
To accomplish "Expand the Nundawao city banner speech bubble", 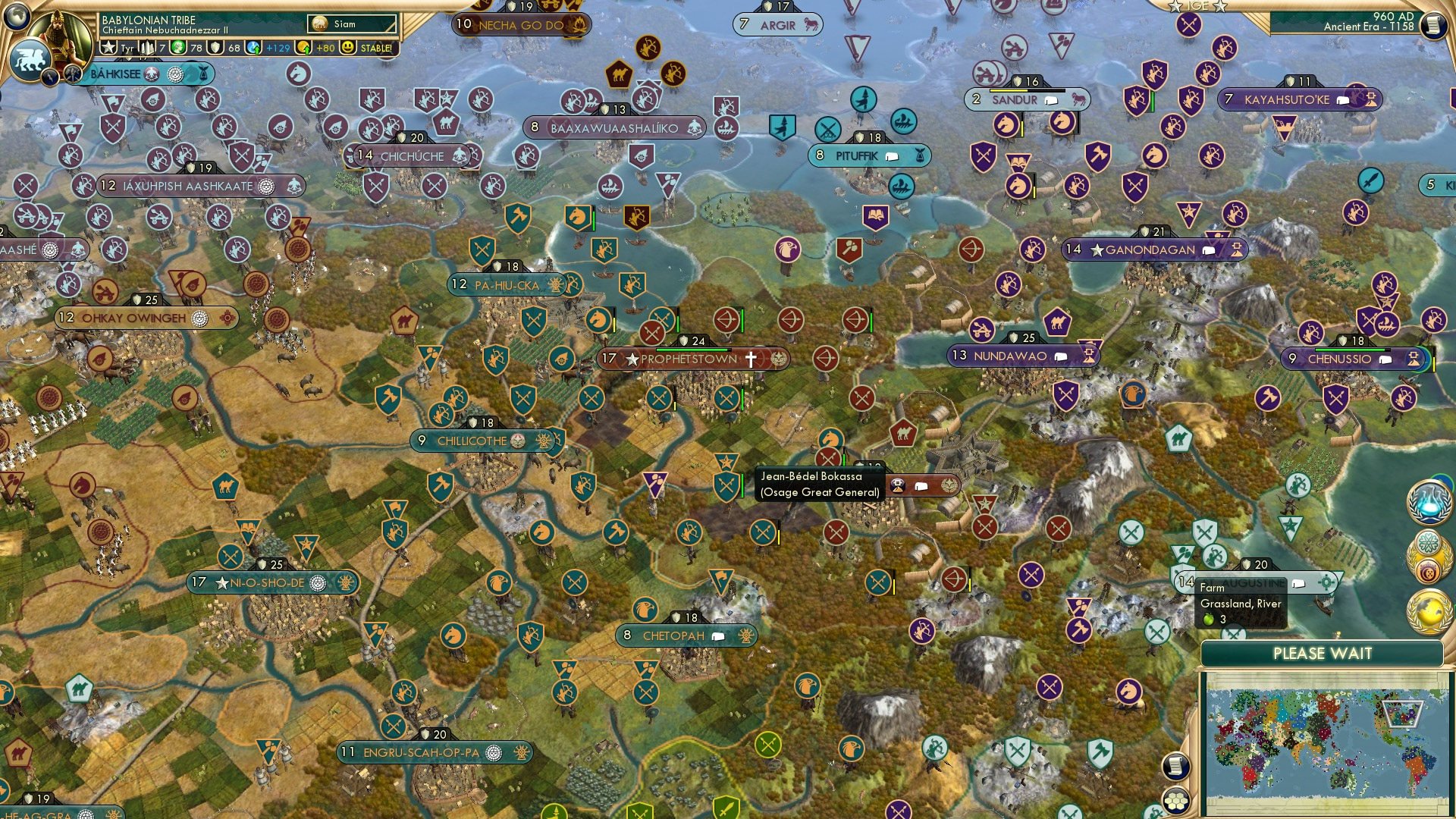I will [x=1059, y=355].
